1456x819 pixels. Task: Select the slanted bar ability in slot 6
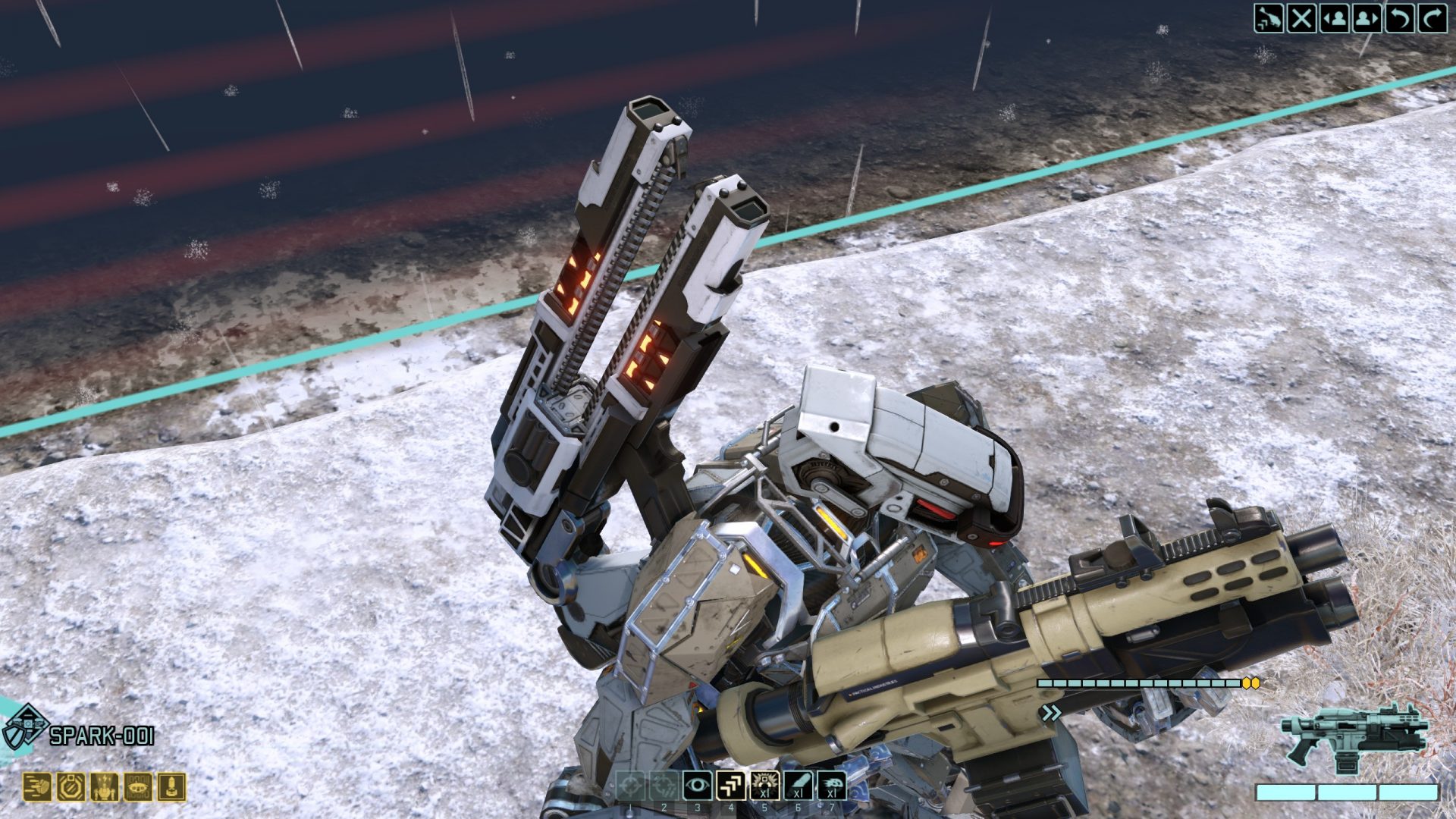tap(798, 786)
